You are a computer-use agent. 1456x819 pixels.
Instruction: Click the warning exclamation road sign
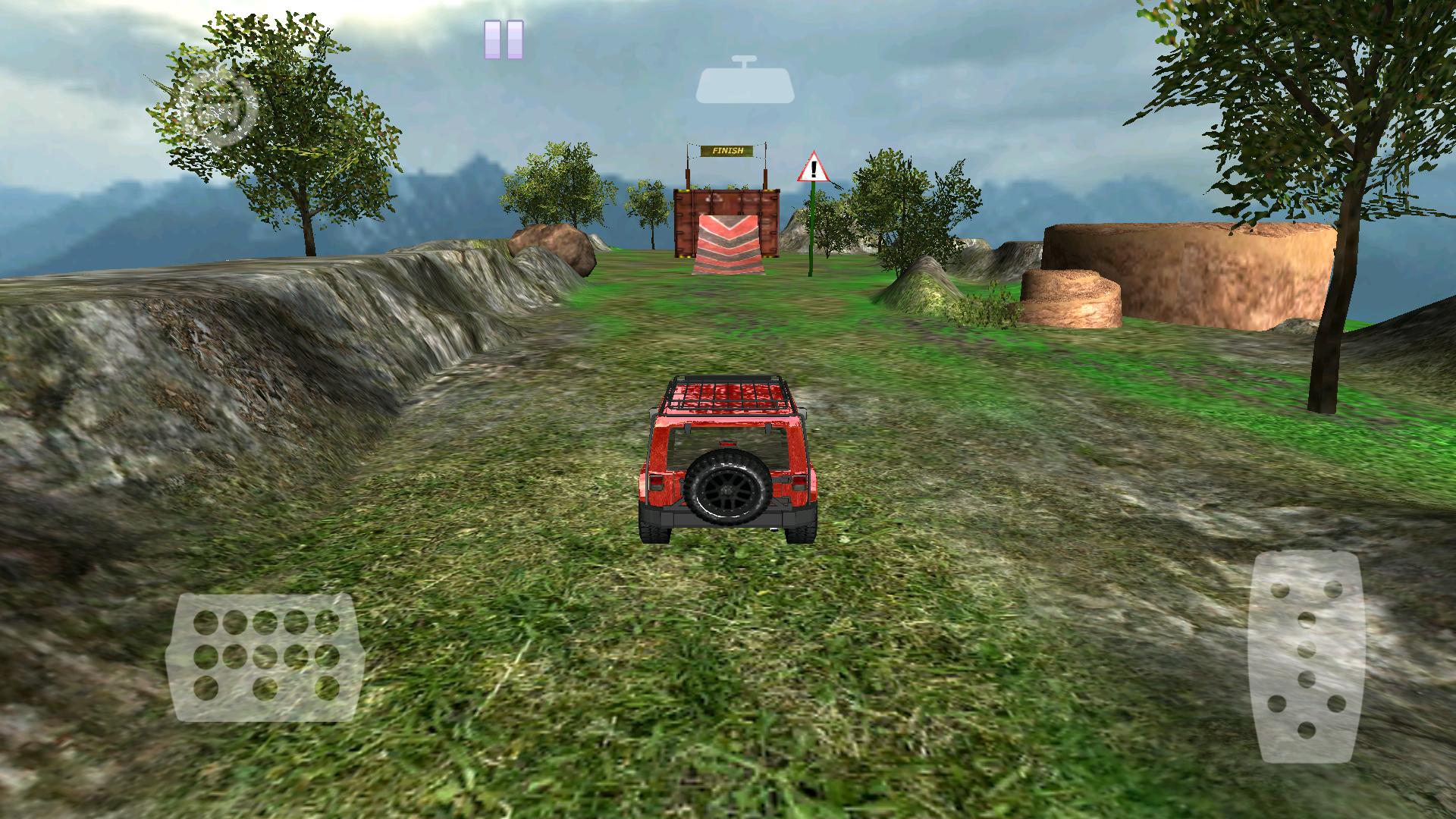[813, 165]
